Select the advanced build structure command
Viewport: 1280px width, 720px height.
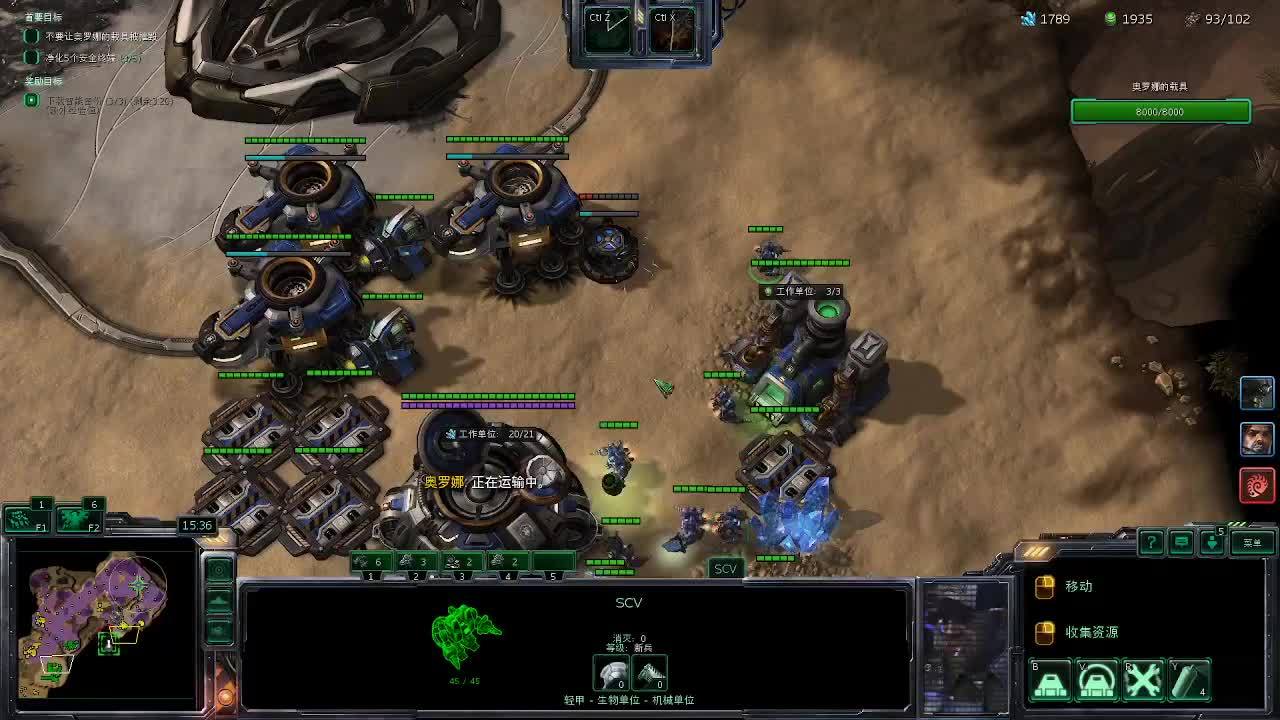(1097, 681)
